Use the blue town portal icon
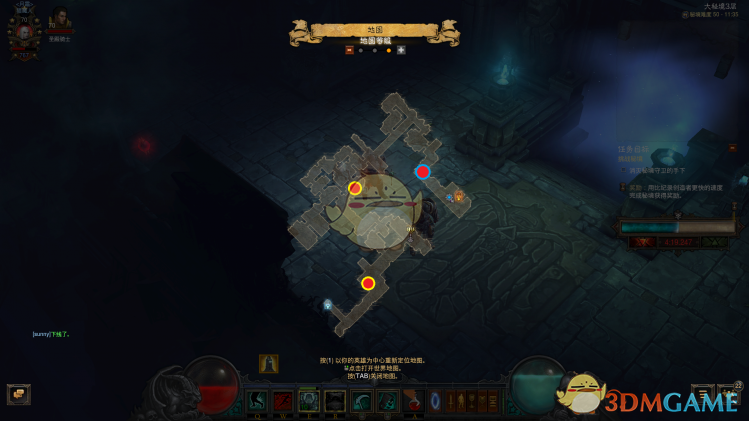 point(435,401)
